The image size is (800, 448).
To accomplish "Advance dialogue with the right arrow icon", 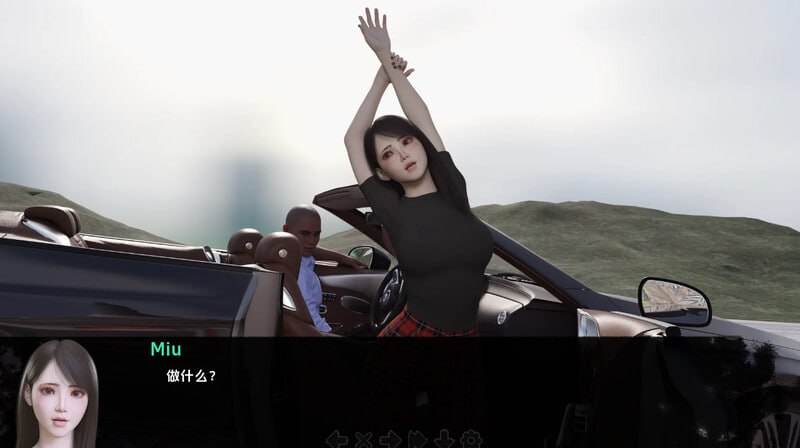I will tap(390, 438).
